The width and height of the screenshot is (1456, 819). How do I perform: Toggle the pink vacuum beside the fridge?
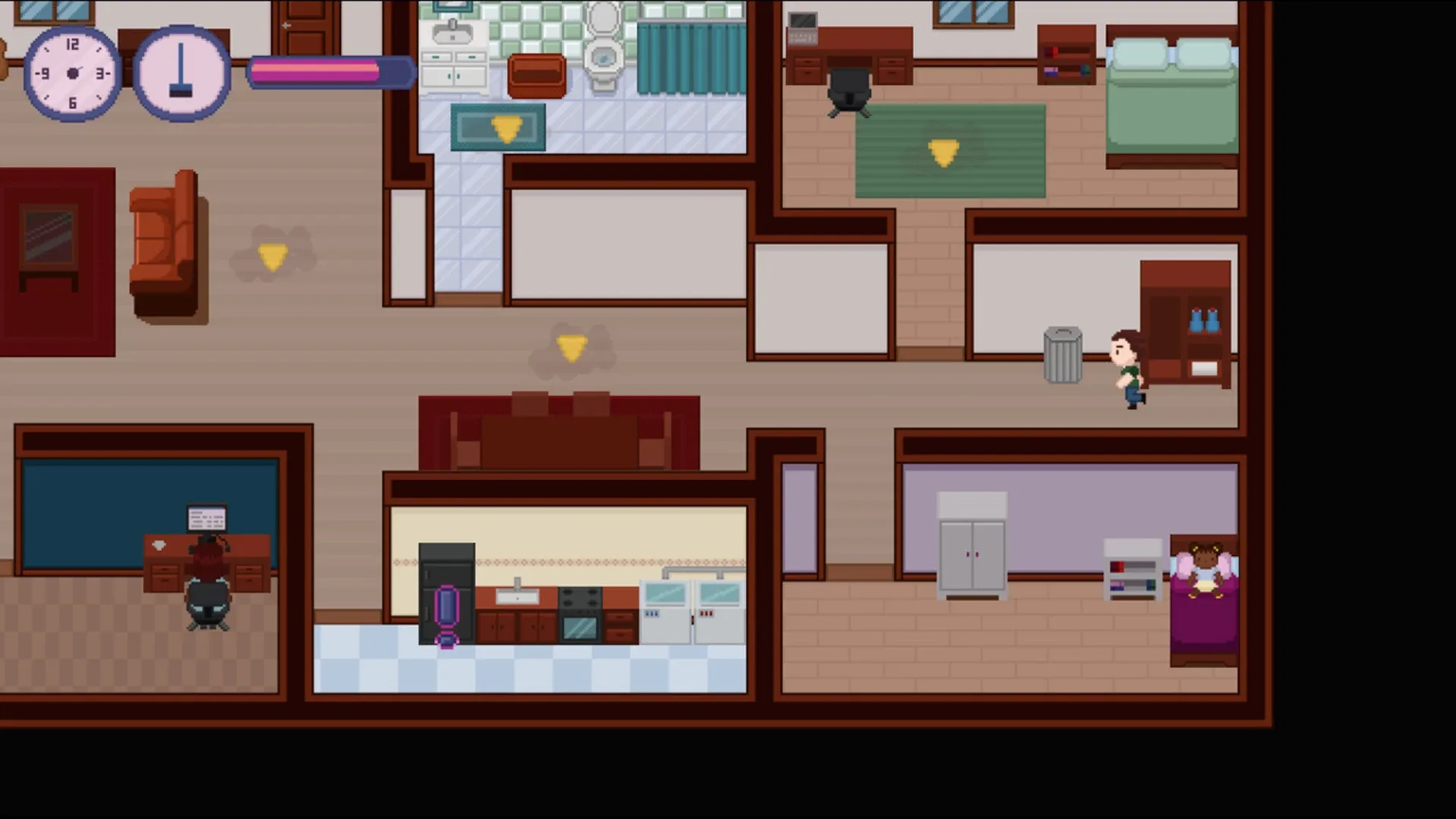click(447, 607)
